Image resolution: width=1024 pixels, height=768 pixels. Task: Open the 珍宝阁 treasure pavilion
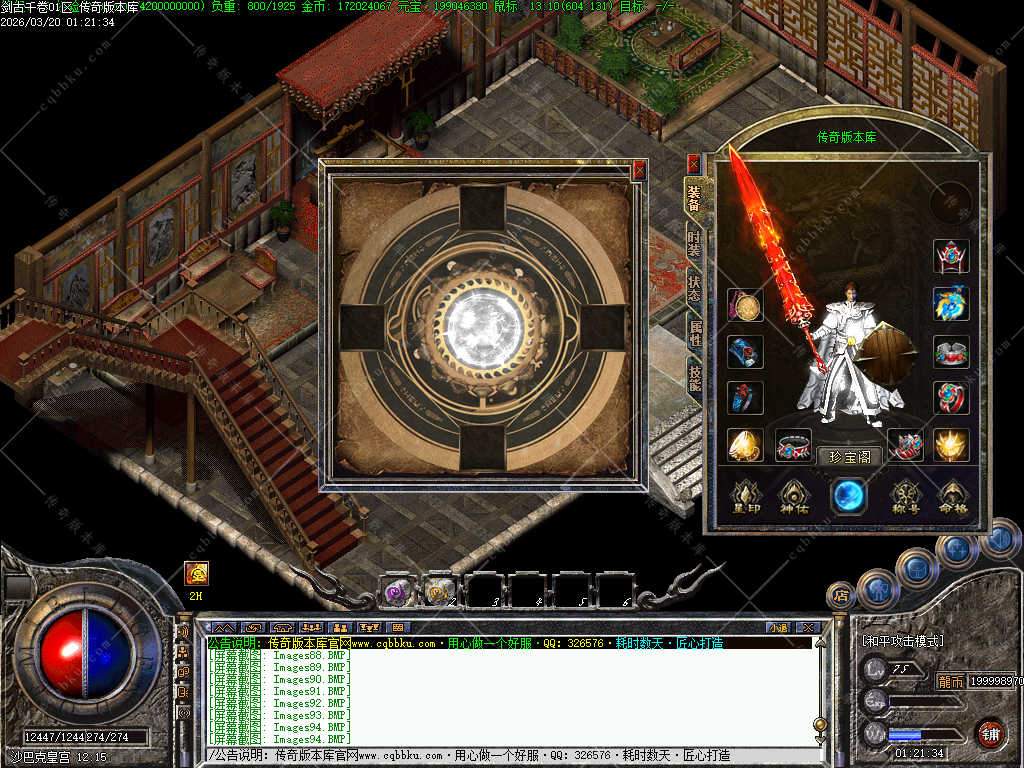[x=849, y=457]
